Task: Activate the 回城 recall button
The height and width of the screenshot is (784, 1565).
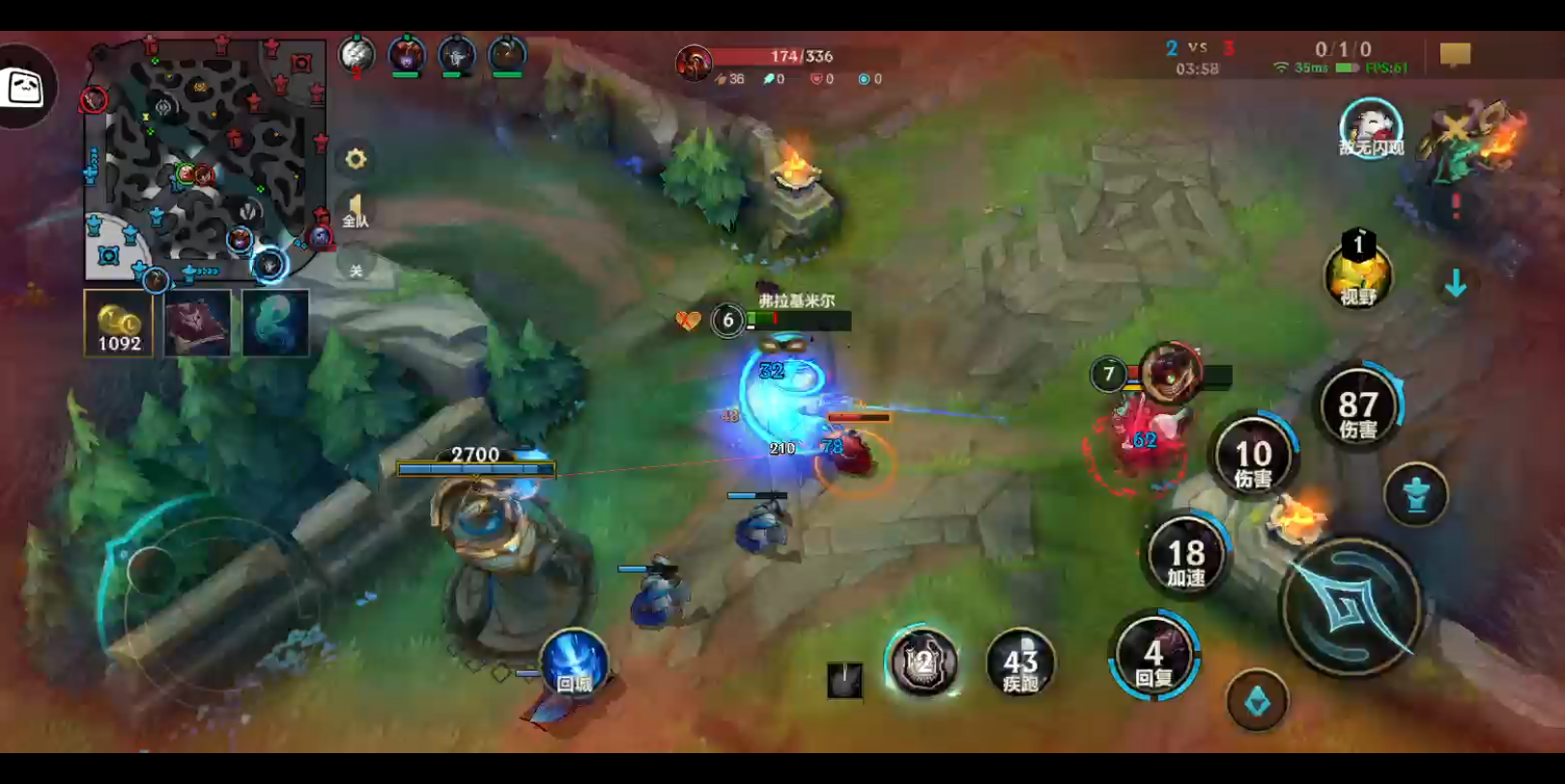Action: click(575, 665)
